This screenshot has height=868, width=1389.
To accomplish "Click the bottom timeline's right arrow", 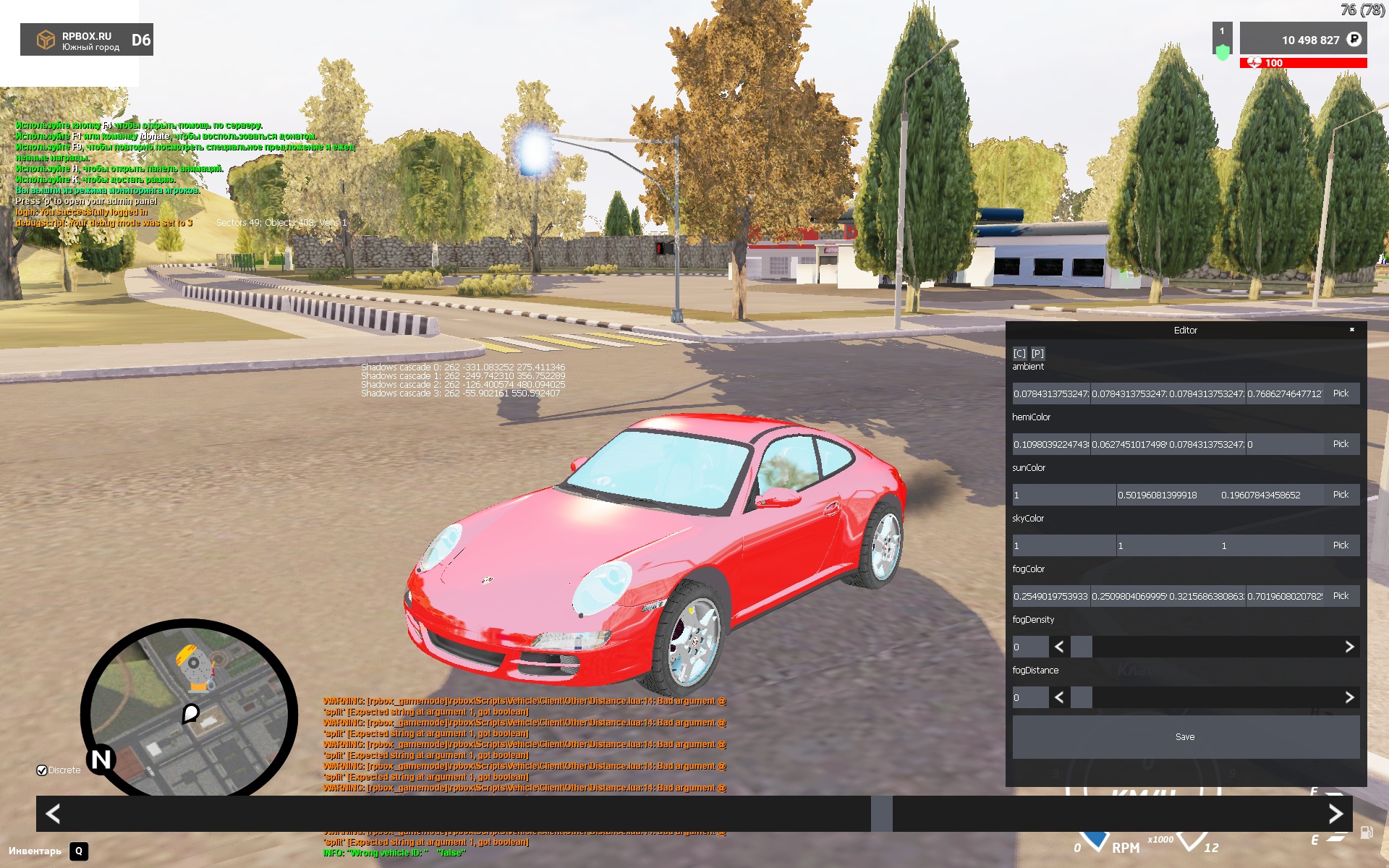I will click(x=1335, y=814).
